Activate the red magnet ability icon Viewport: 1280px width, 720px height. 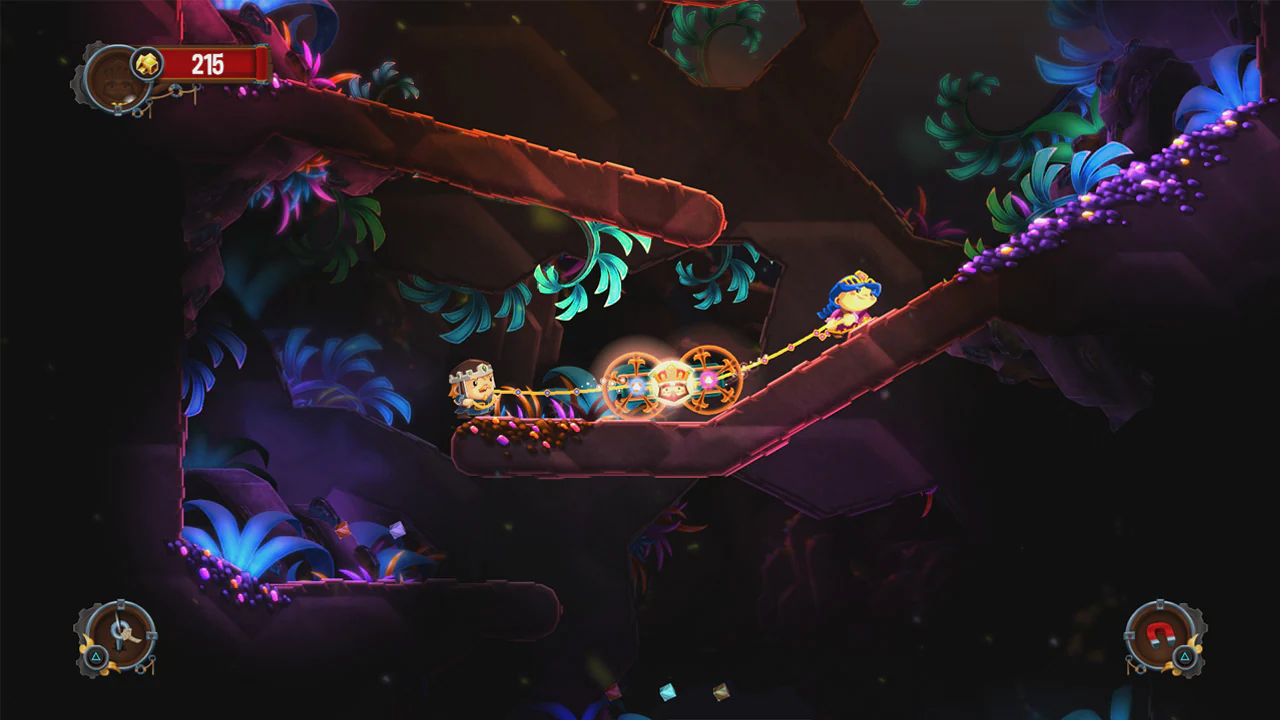(x=1161, y=633)
